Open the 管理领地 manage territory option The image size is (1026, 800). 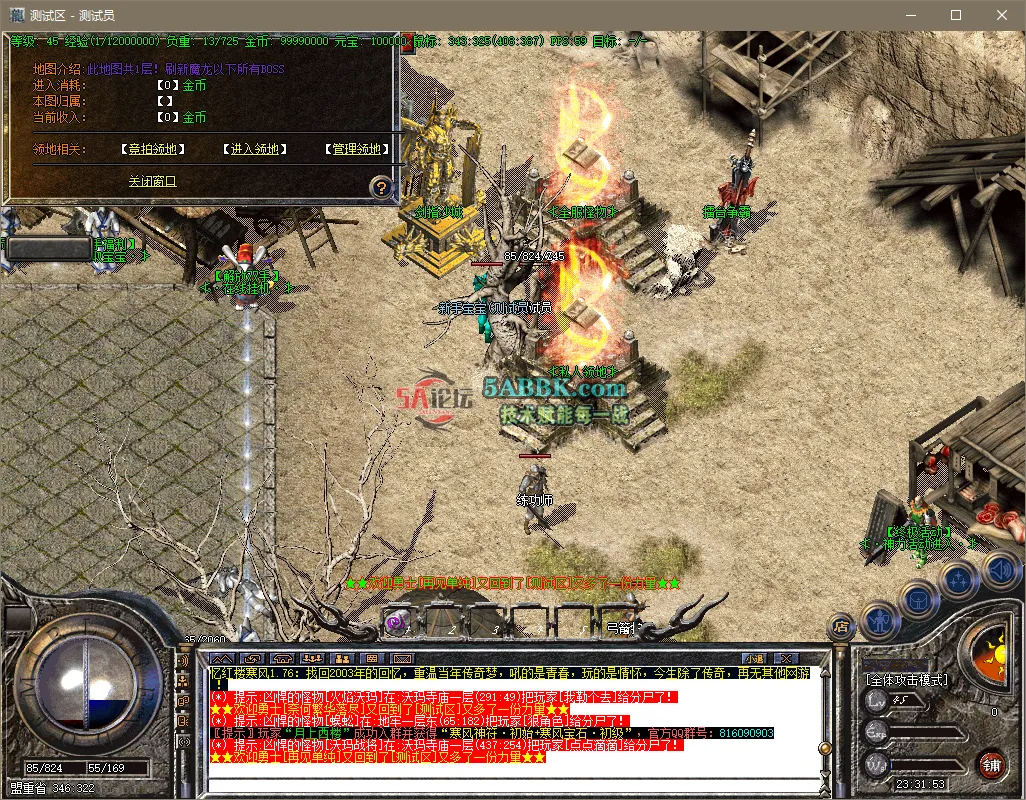pos(357,149)
